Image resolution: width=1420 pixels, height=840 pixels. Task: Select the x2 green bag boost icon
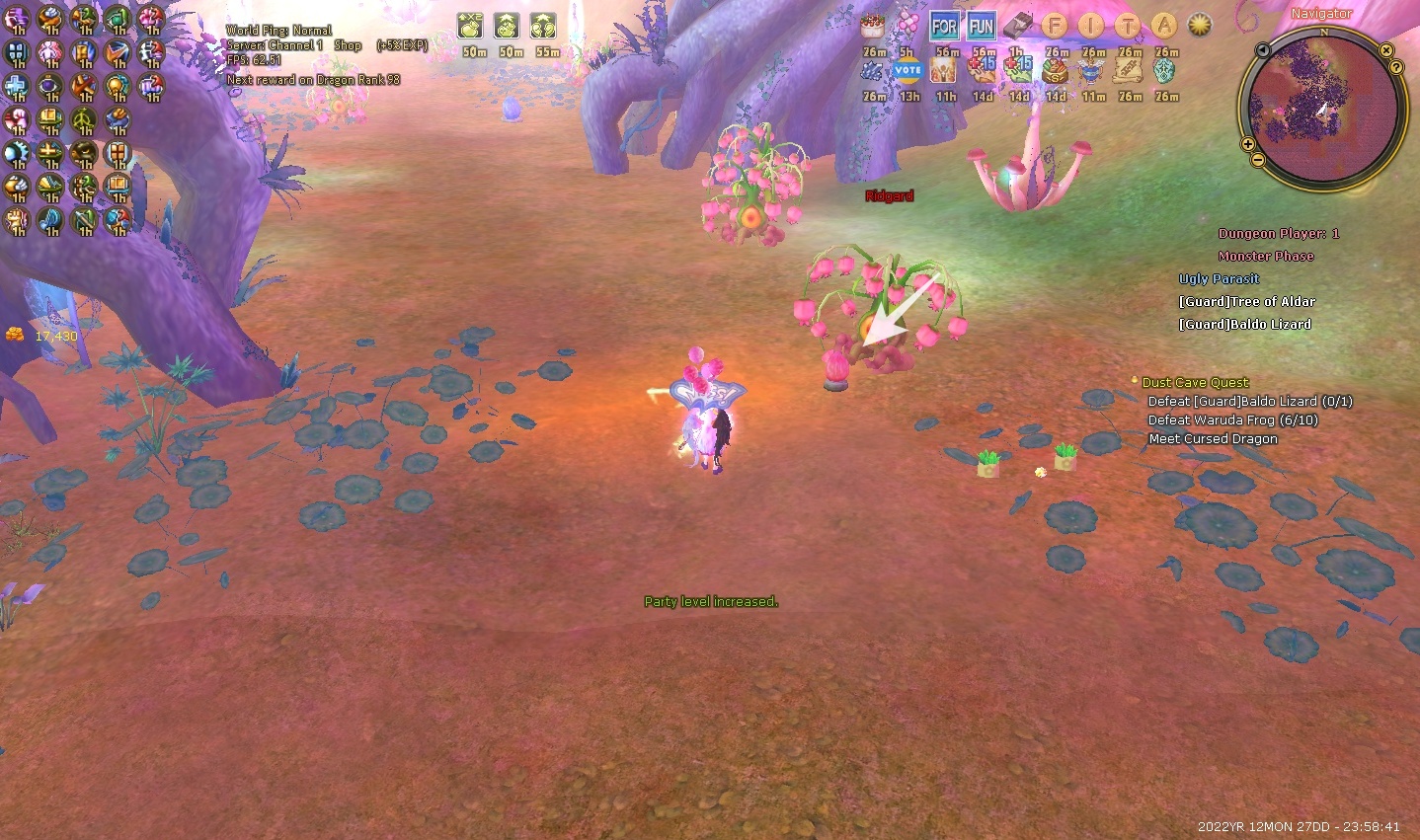tap(471, 26)
